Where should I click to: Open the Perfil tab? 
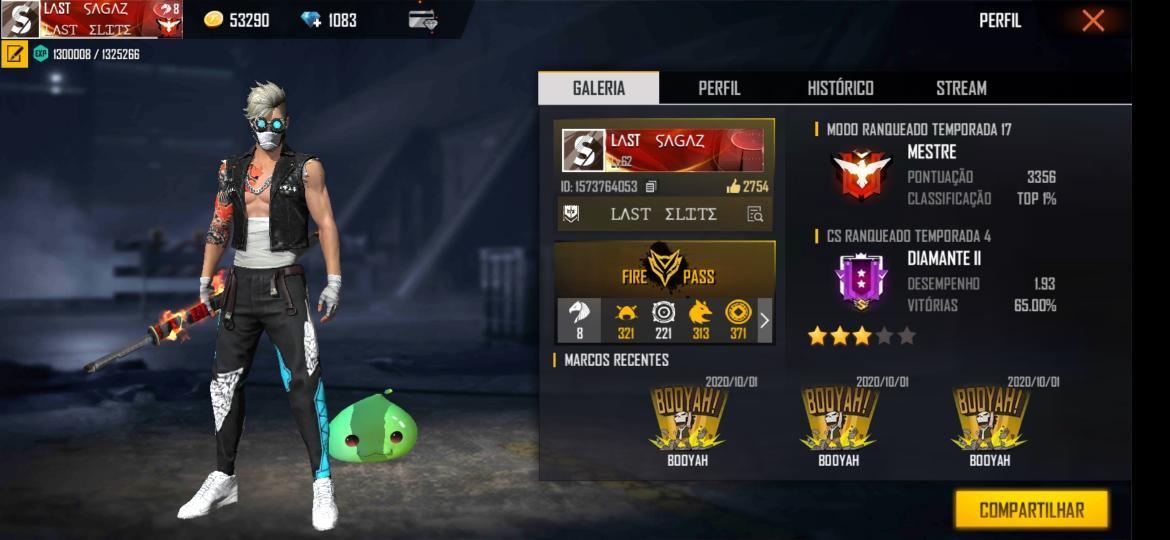pos(719,88)
